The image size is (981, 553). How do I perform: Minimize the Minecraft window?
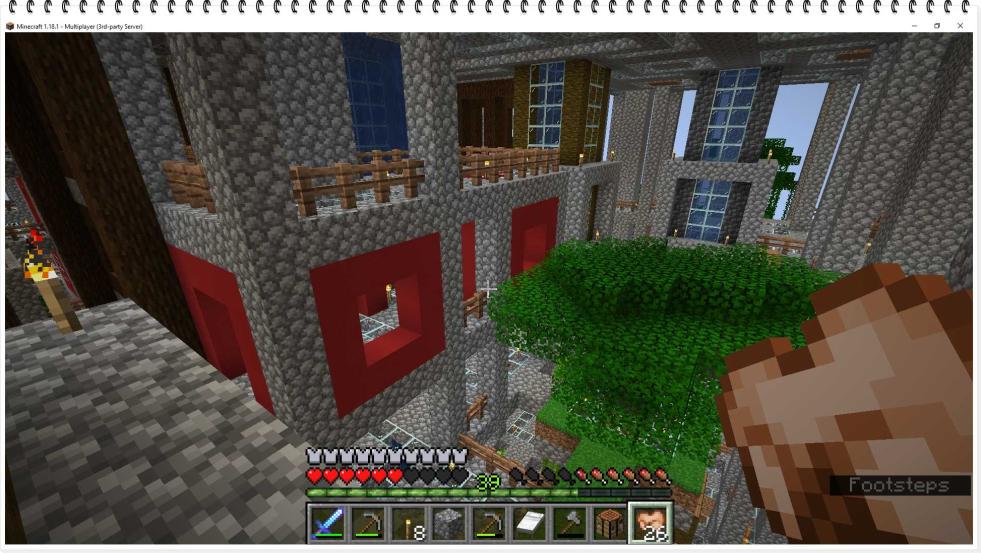pos(913,26)
